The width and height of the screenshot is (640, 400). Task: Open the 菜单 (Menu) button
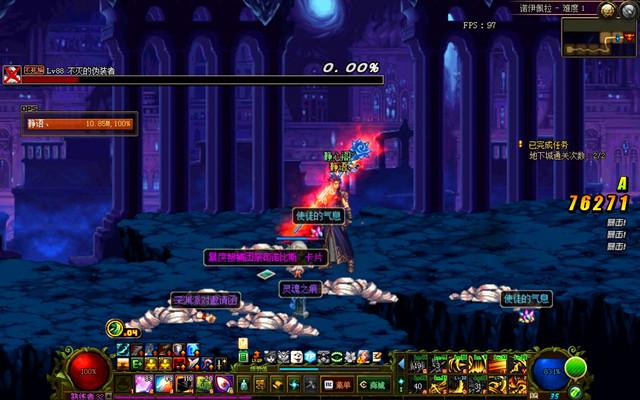(338, 384)
